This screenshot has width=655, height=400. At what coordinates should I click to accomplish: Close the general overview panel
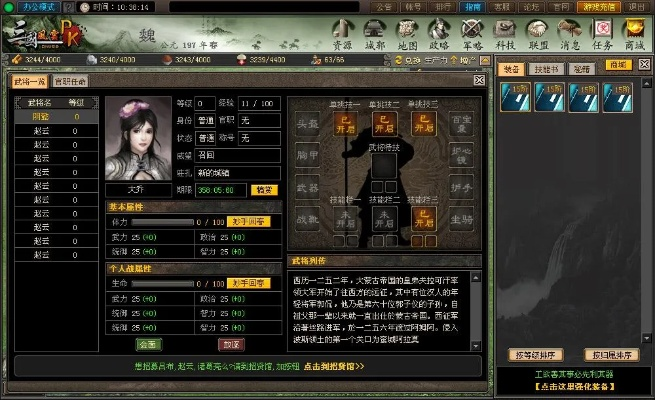tap(478, 79)
